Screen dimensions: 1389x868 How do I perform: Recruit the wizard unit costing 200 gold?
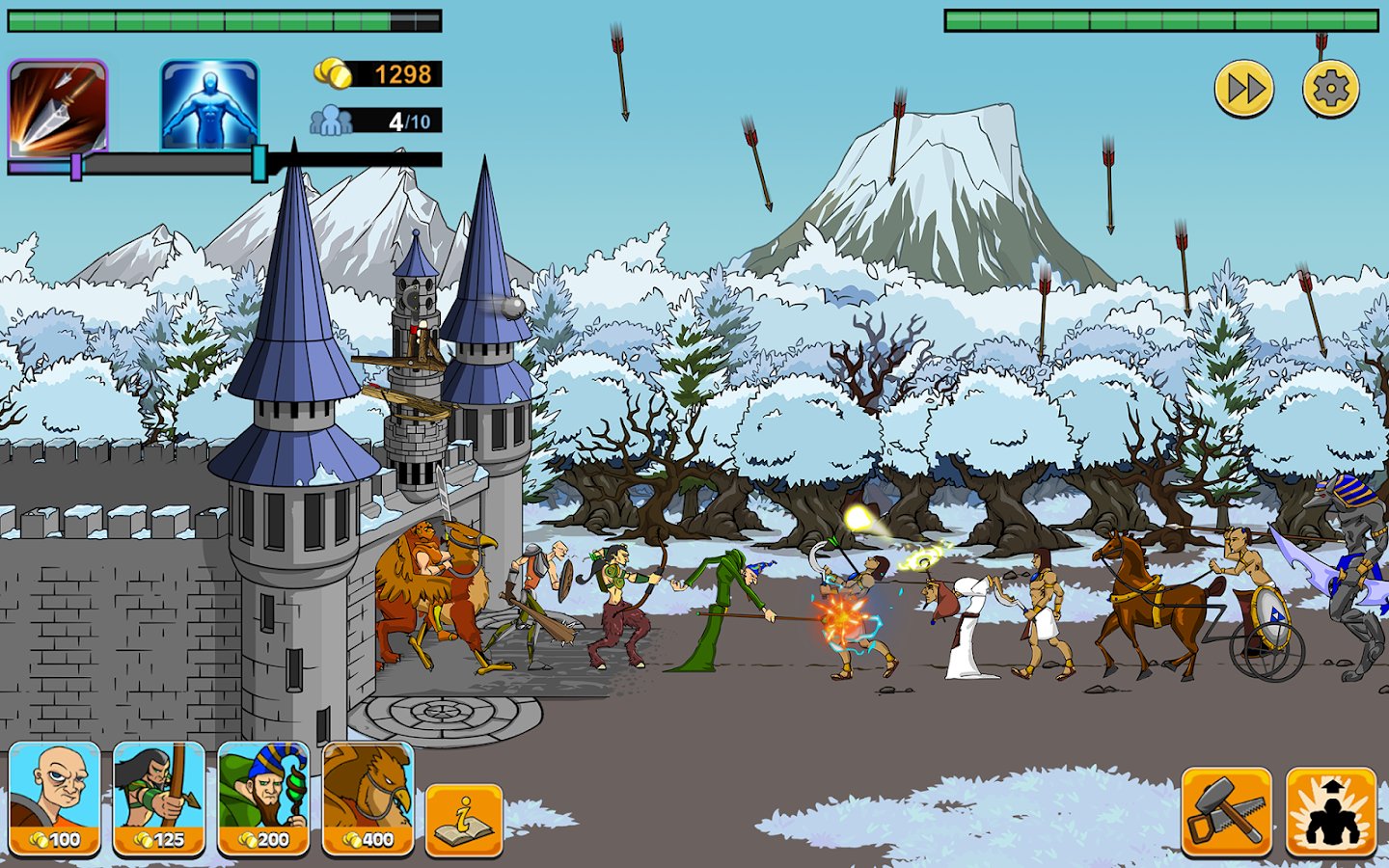click(x=264, y=799)
